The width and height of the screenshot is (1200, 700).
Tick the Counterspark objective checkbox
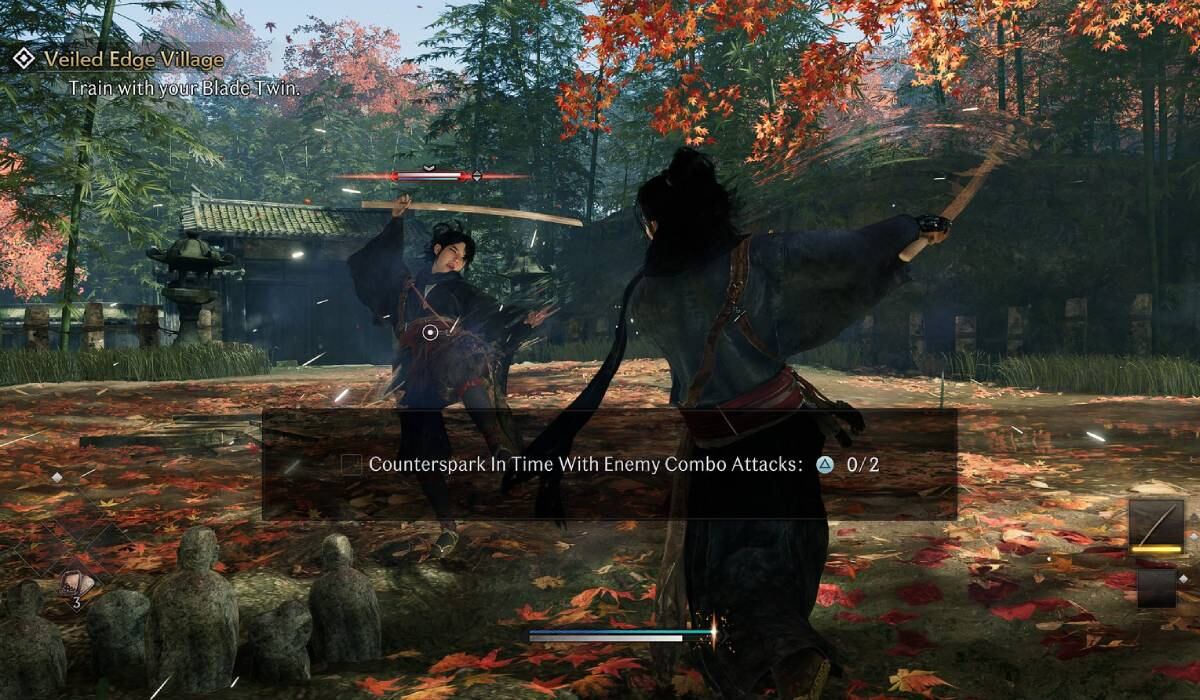(351, 464)
